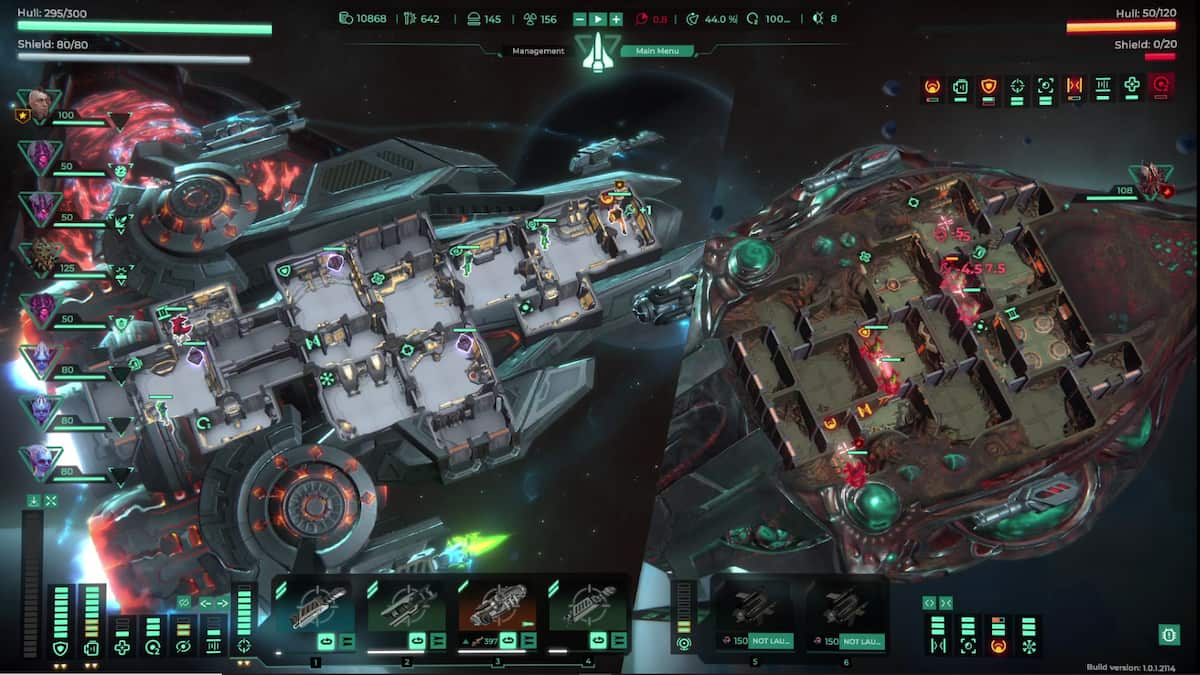Viewport: 1200px width, 675px height.
Task: Select the snowflake cooling system icon
Action: pyautogui.click(x=1027, y=646)
